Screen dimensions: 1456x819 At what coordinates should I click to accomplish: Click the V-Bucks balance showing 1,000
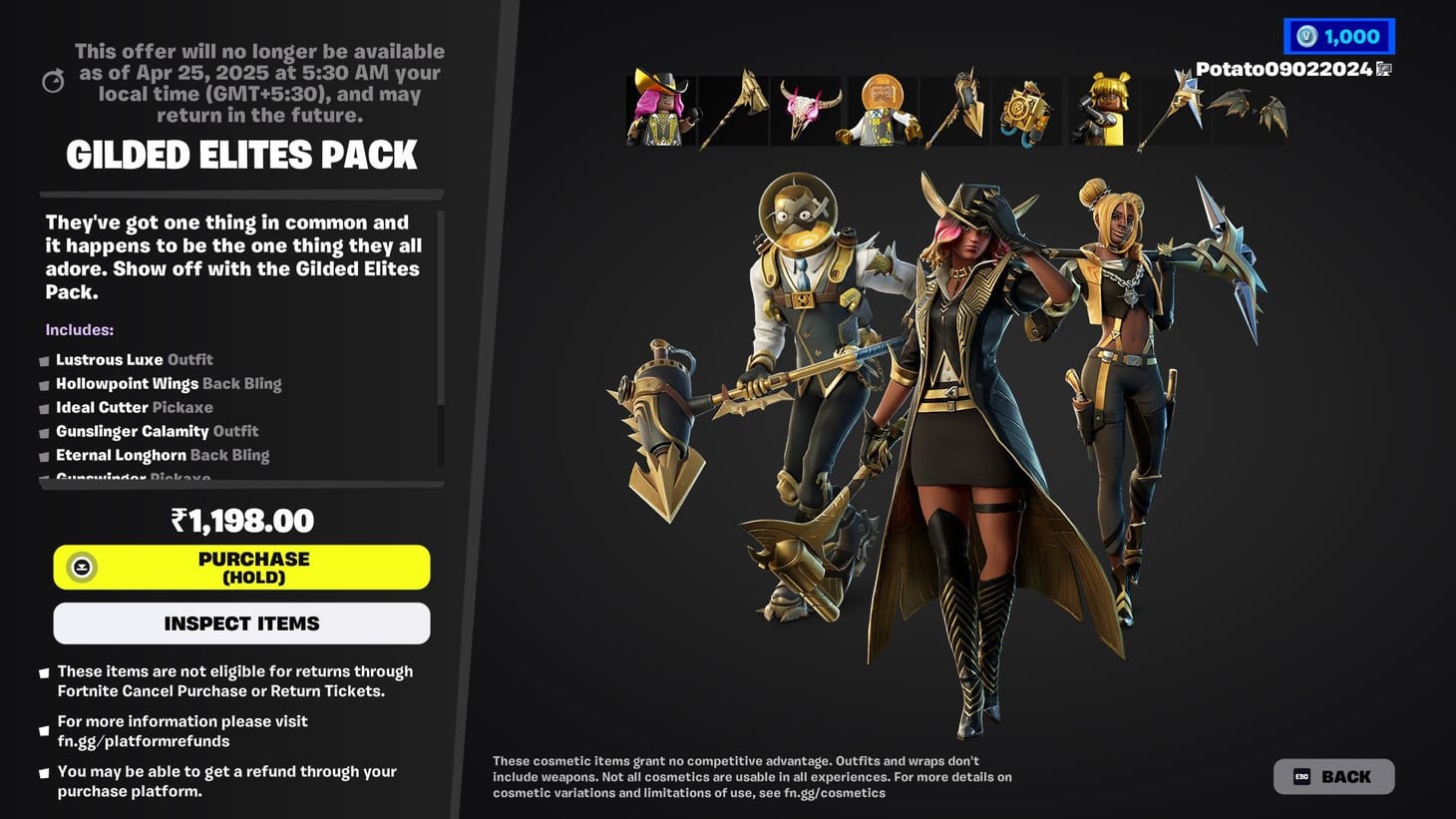click(1339, 36)
